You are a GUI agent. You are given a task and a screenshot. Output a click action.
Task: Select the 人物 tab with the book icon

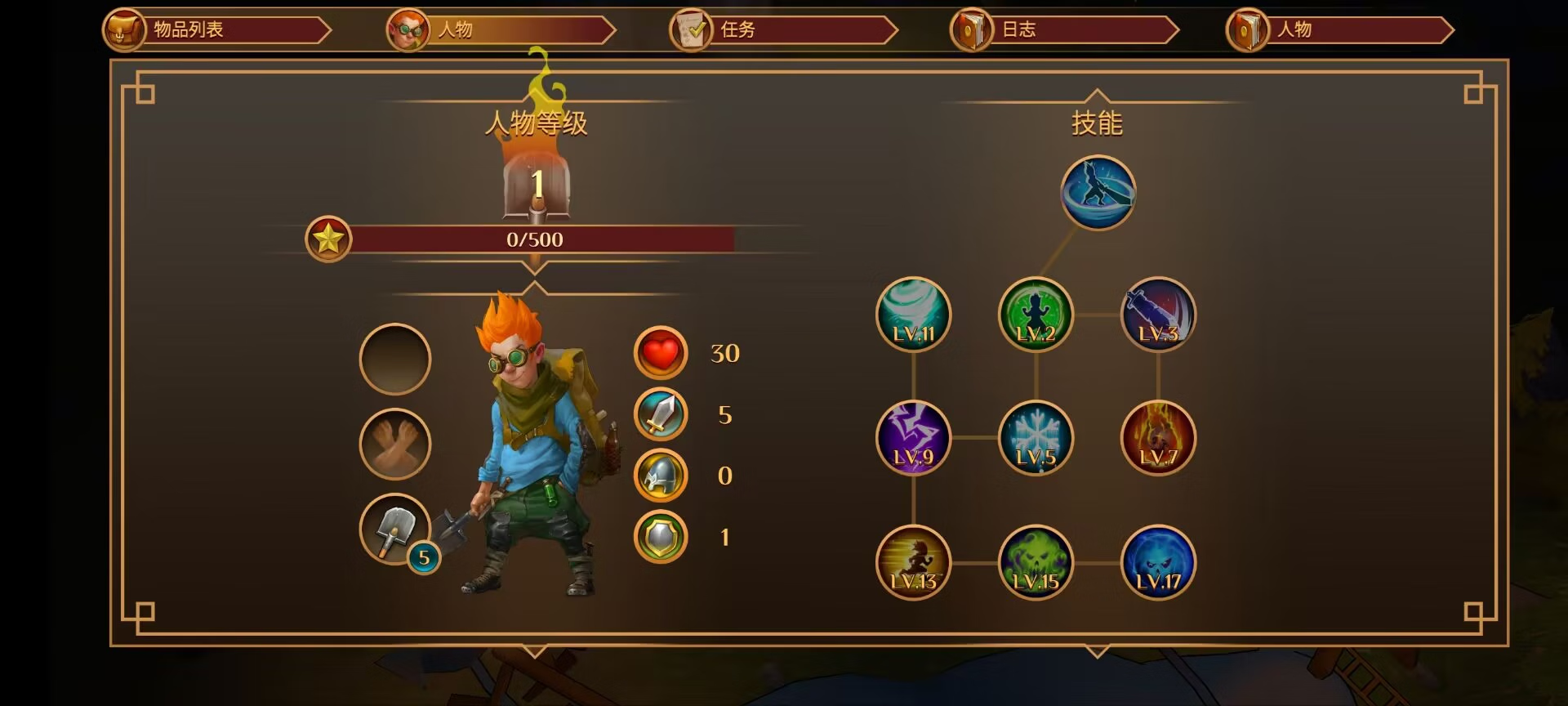[1339, 30]
